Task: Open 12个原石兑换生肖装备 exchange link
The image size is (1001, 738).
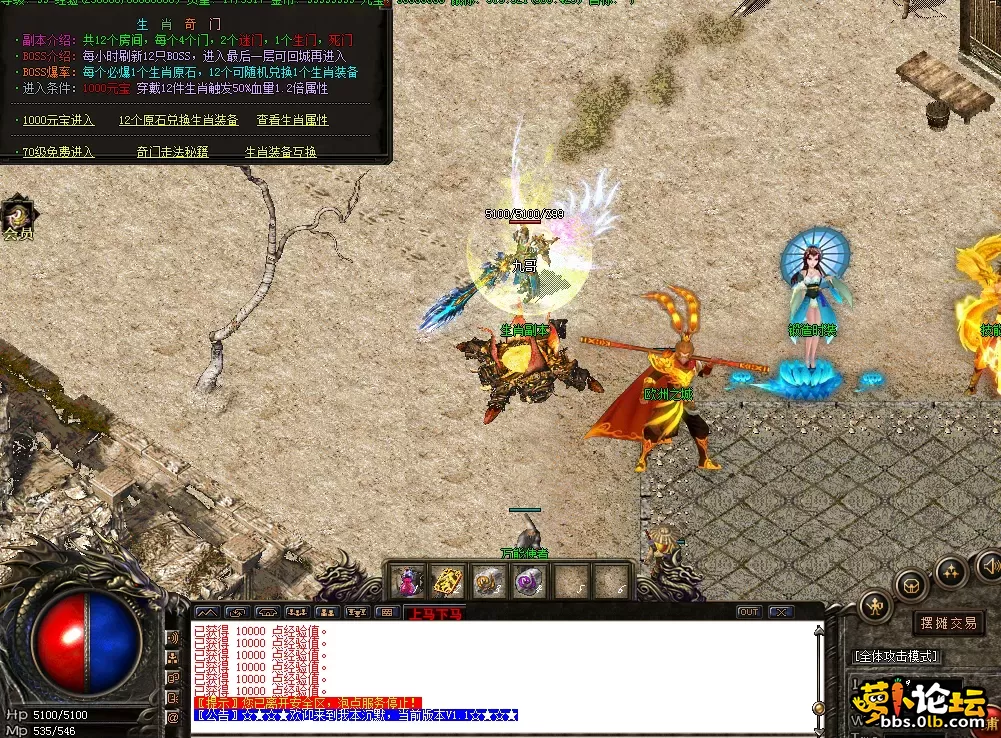Action: coord(178,120)
